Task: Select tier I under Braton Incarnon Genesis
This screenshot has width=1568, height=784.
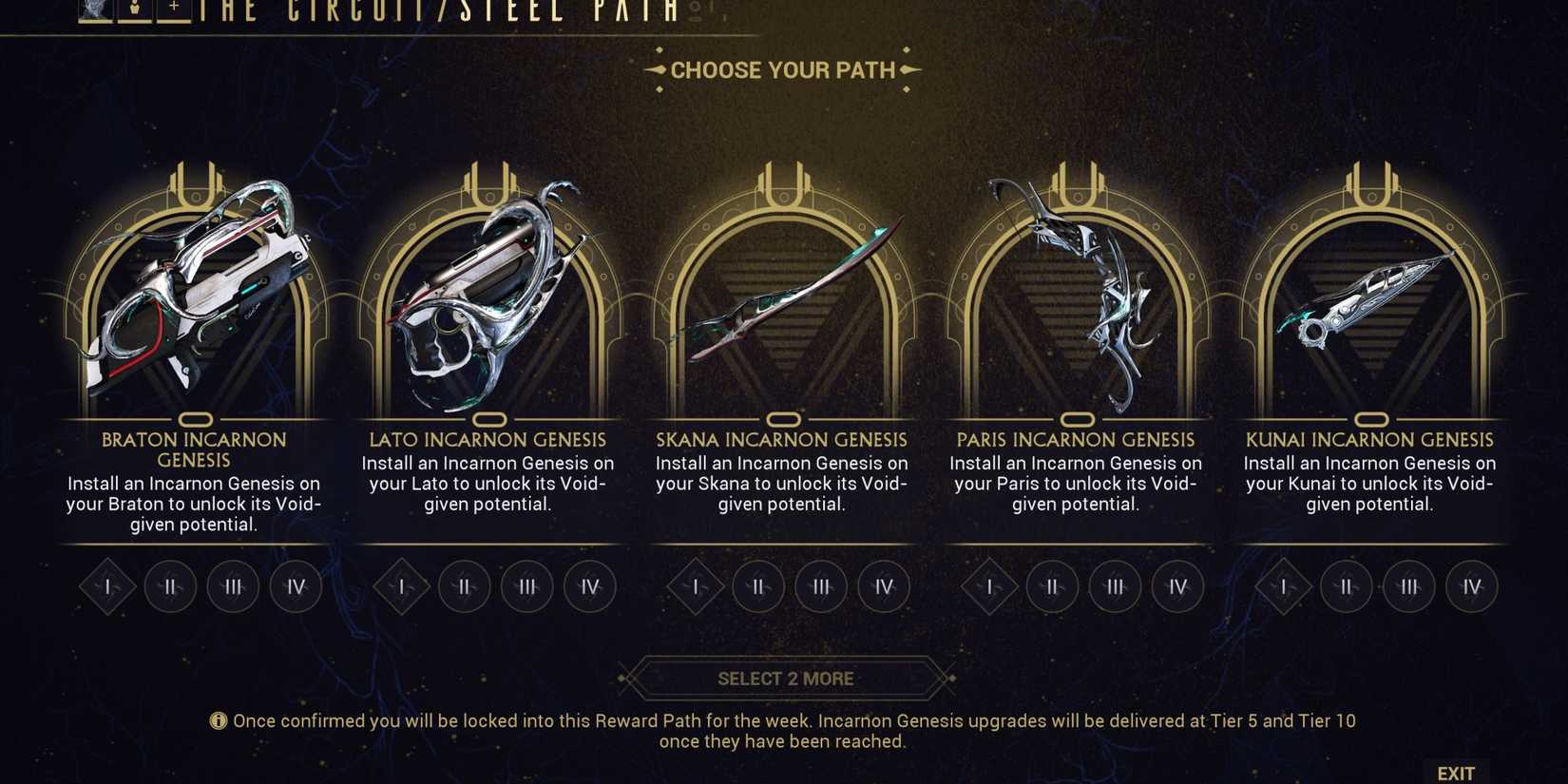Action: [106, 587]
